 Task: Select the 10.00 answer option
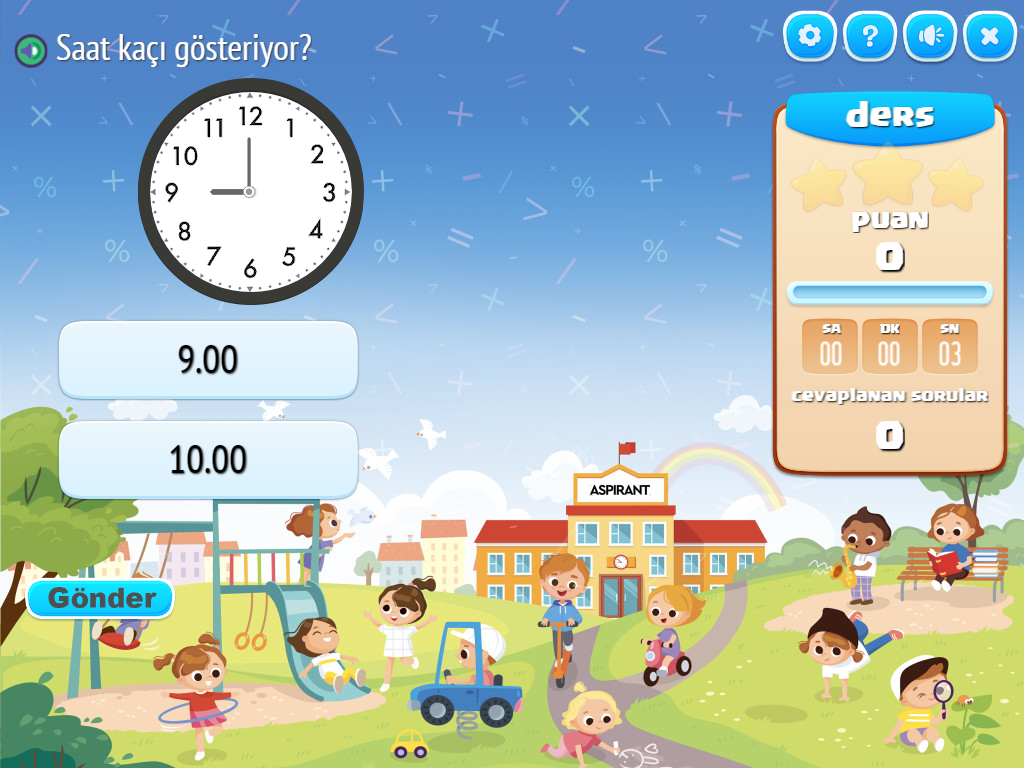point(208,460)
